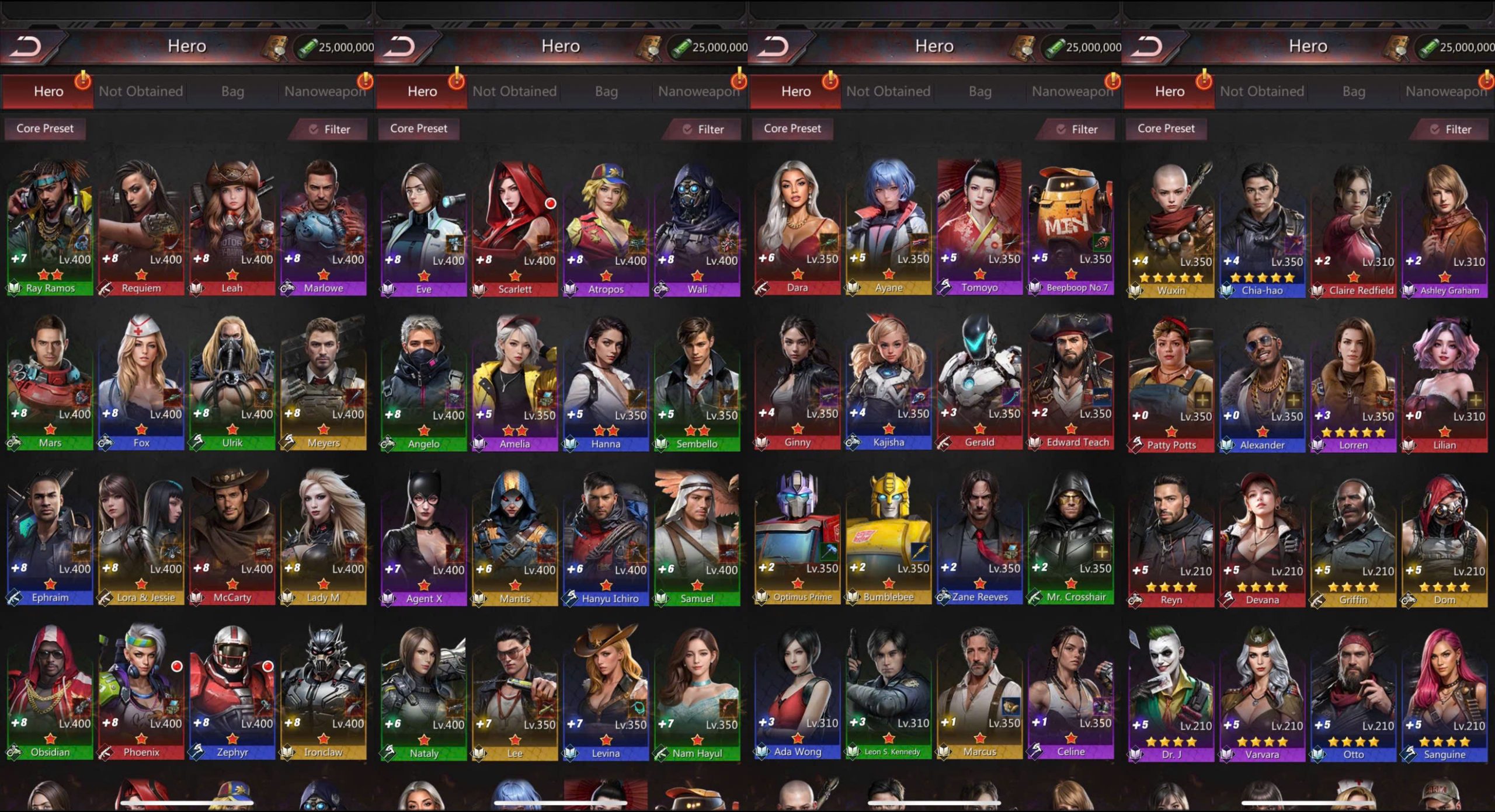
Task: Select the Agent X hero card
Action: click(x=423, y=538)
